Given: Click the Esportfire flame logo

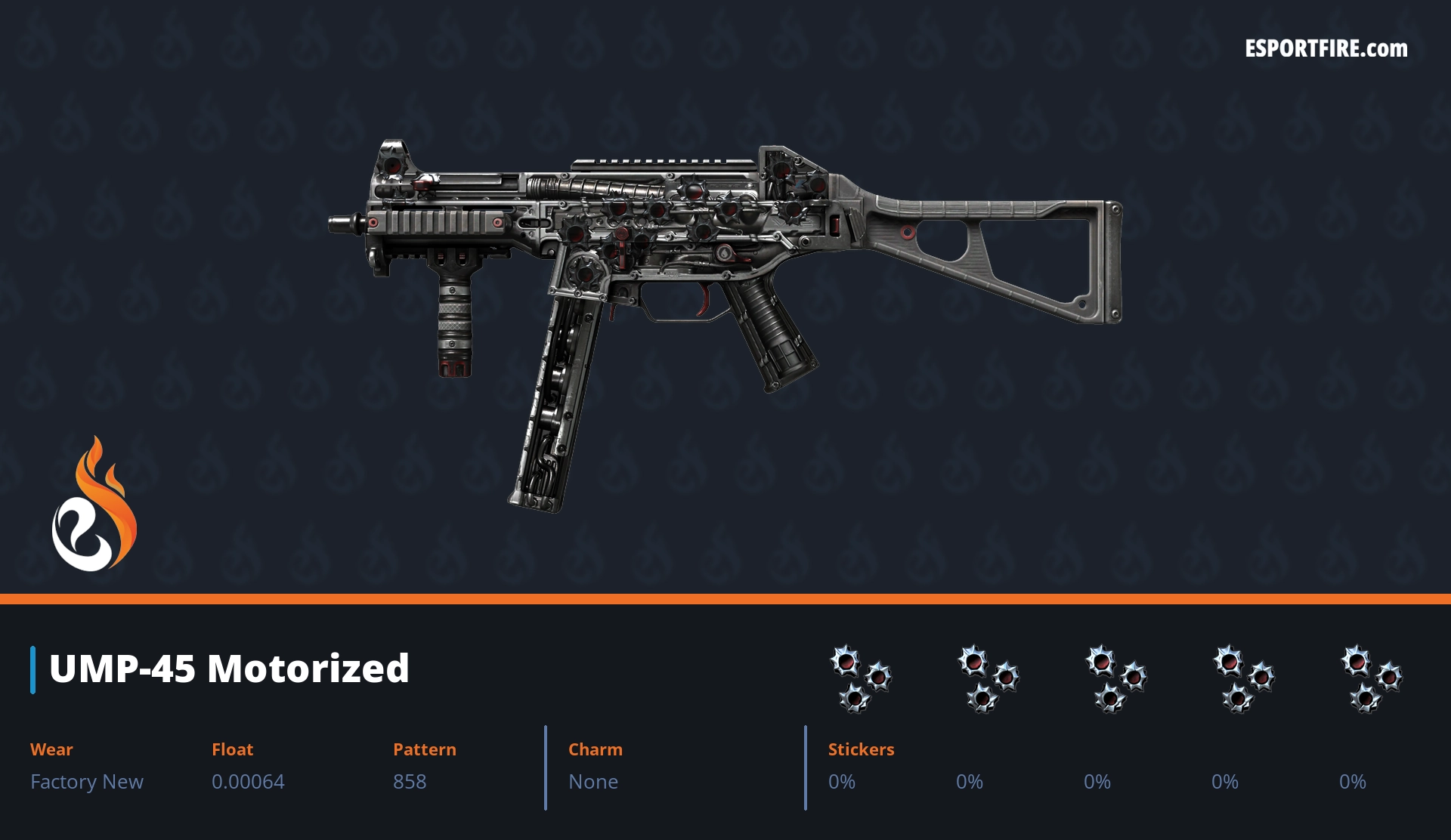Looking at the screenshot, I should (x=94, y=505).
